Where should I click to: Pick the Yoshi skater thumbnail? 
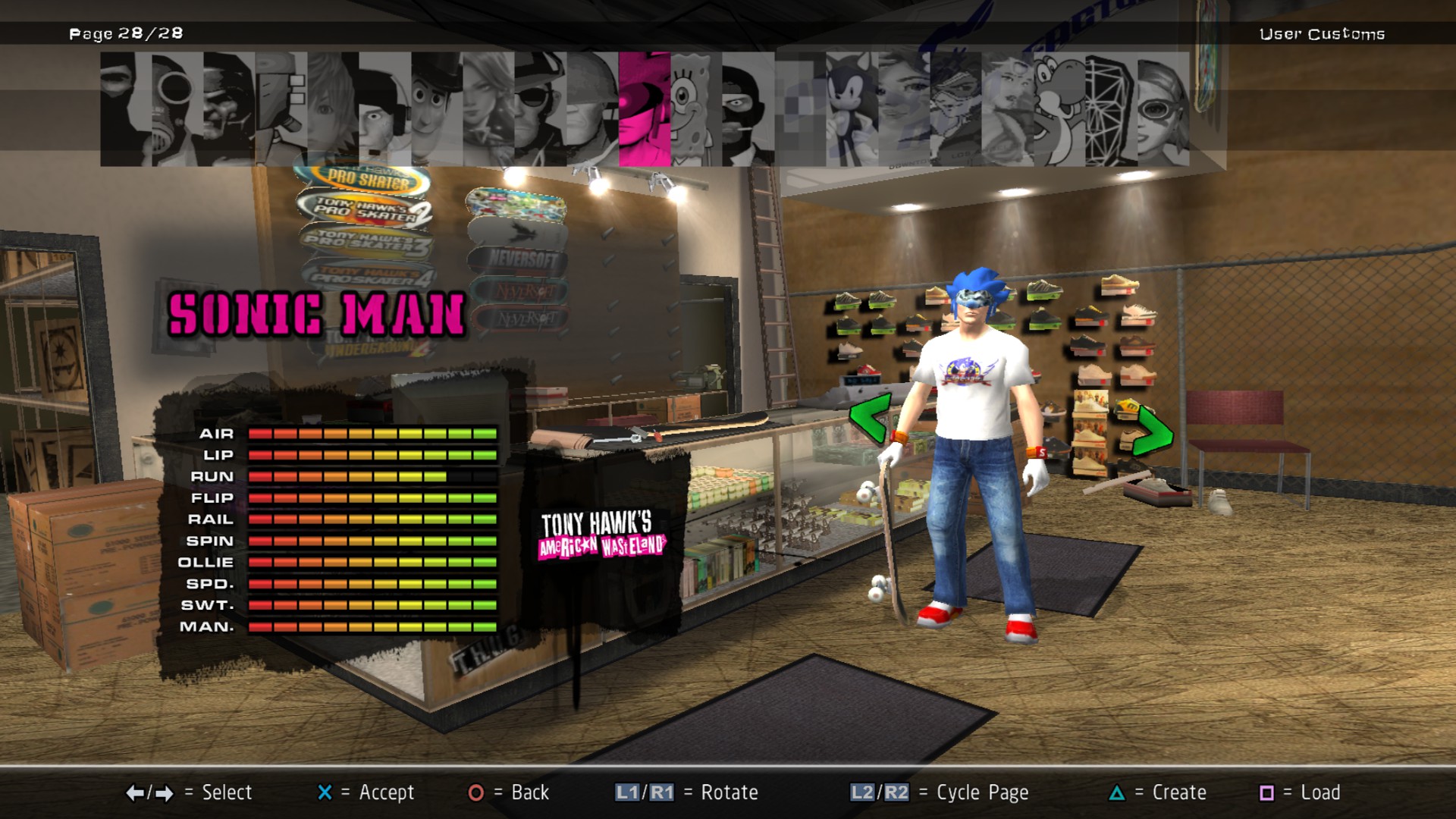pyautogui.click(x=1059, y=109)
